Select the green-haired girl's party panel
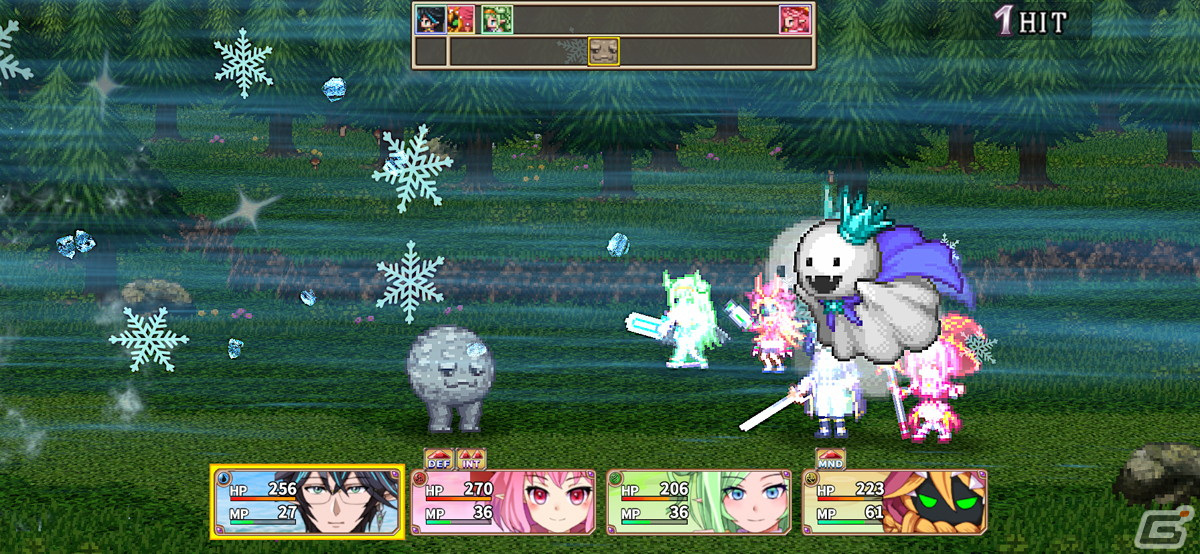Screen dimensions: 1200x554 [699, 502]
